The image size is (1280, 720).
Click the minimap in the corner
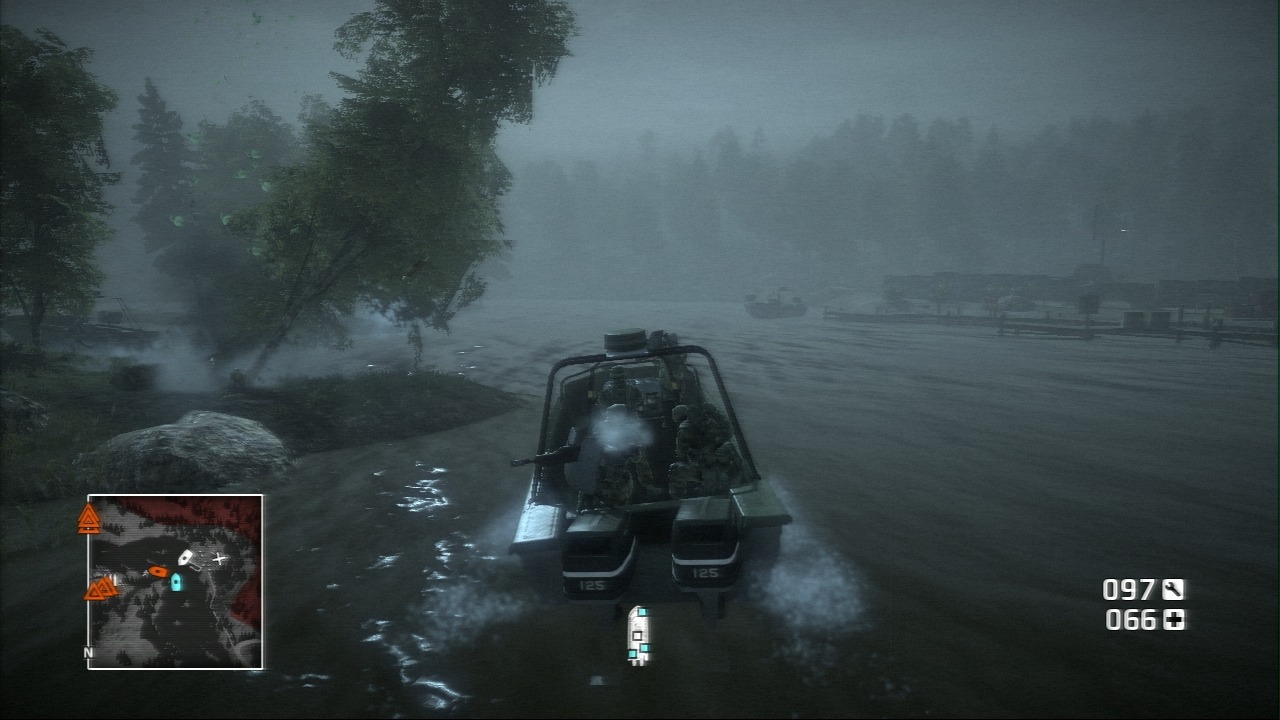coord(175,581)
